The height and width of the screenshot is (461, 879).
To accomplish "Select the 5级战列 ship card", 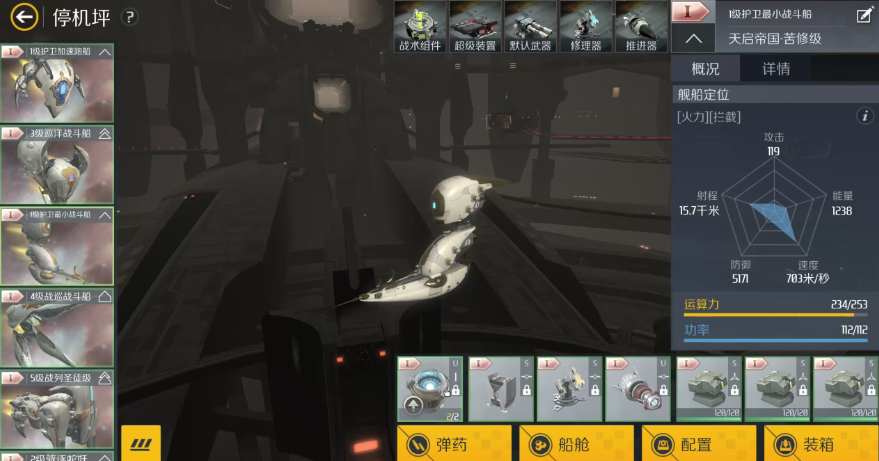I will click(58, 408).
